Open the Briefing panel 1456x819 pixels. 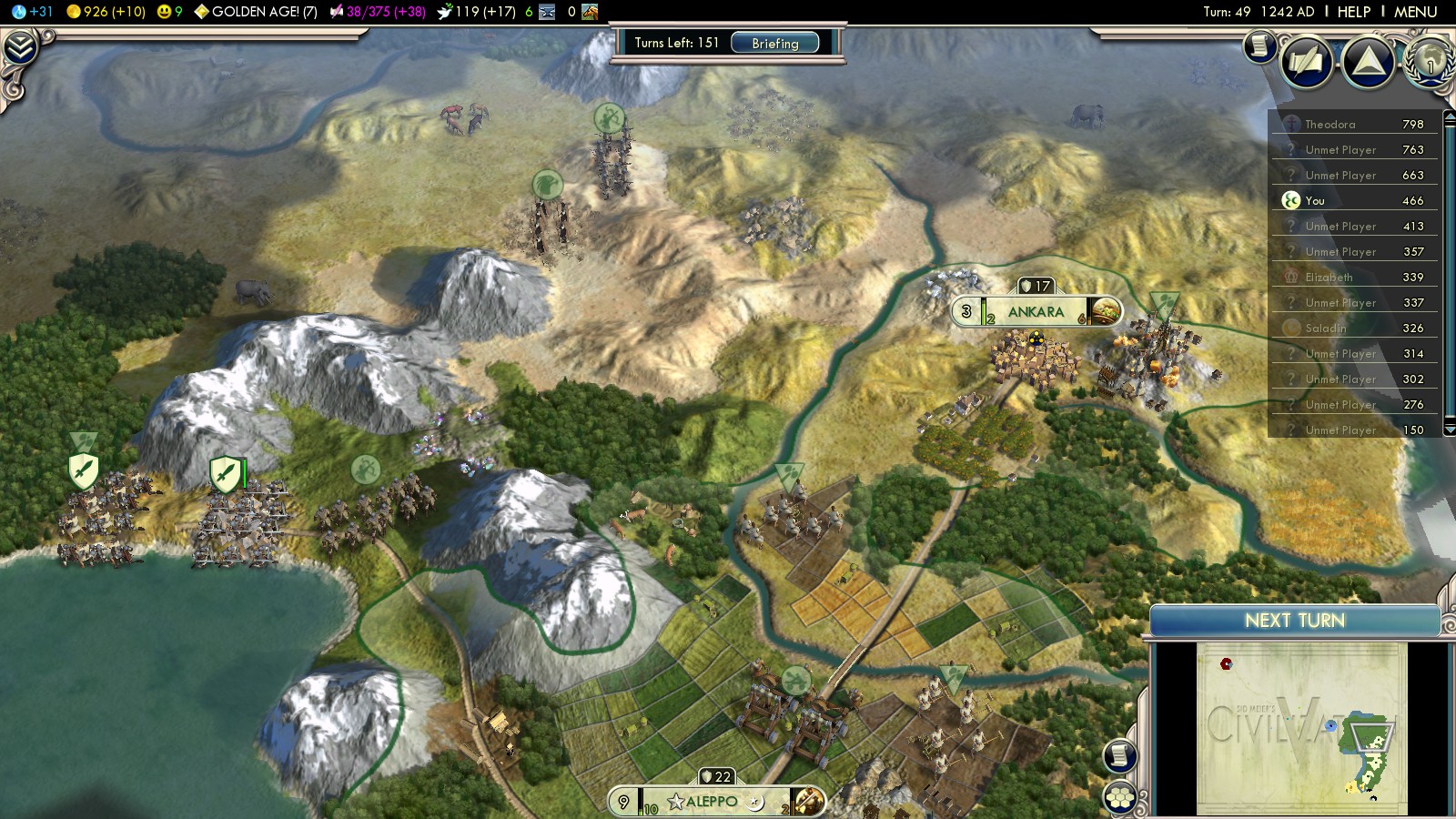(774, 43)
